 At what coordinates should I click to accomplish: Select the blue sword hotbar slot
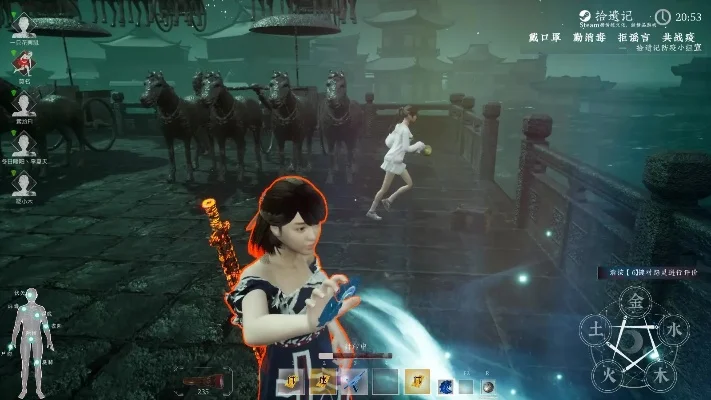356,380
